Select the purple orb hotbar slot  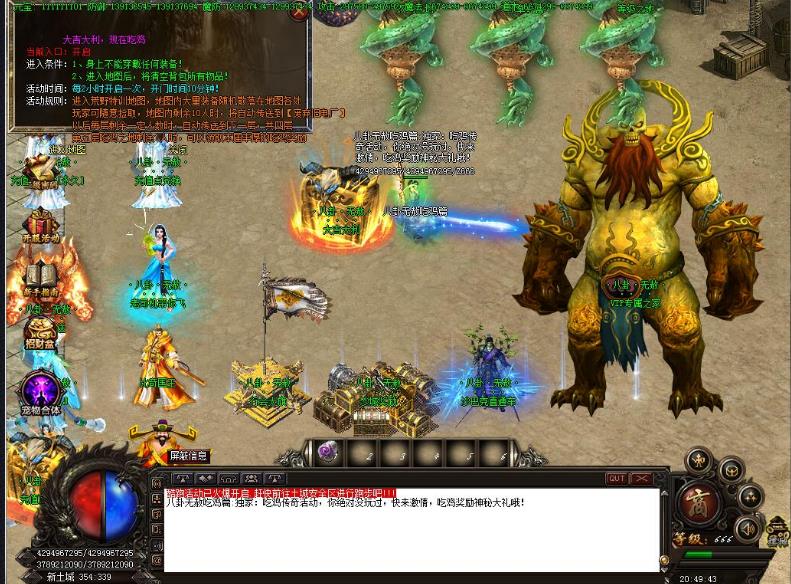[x=327, y=453]
